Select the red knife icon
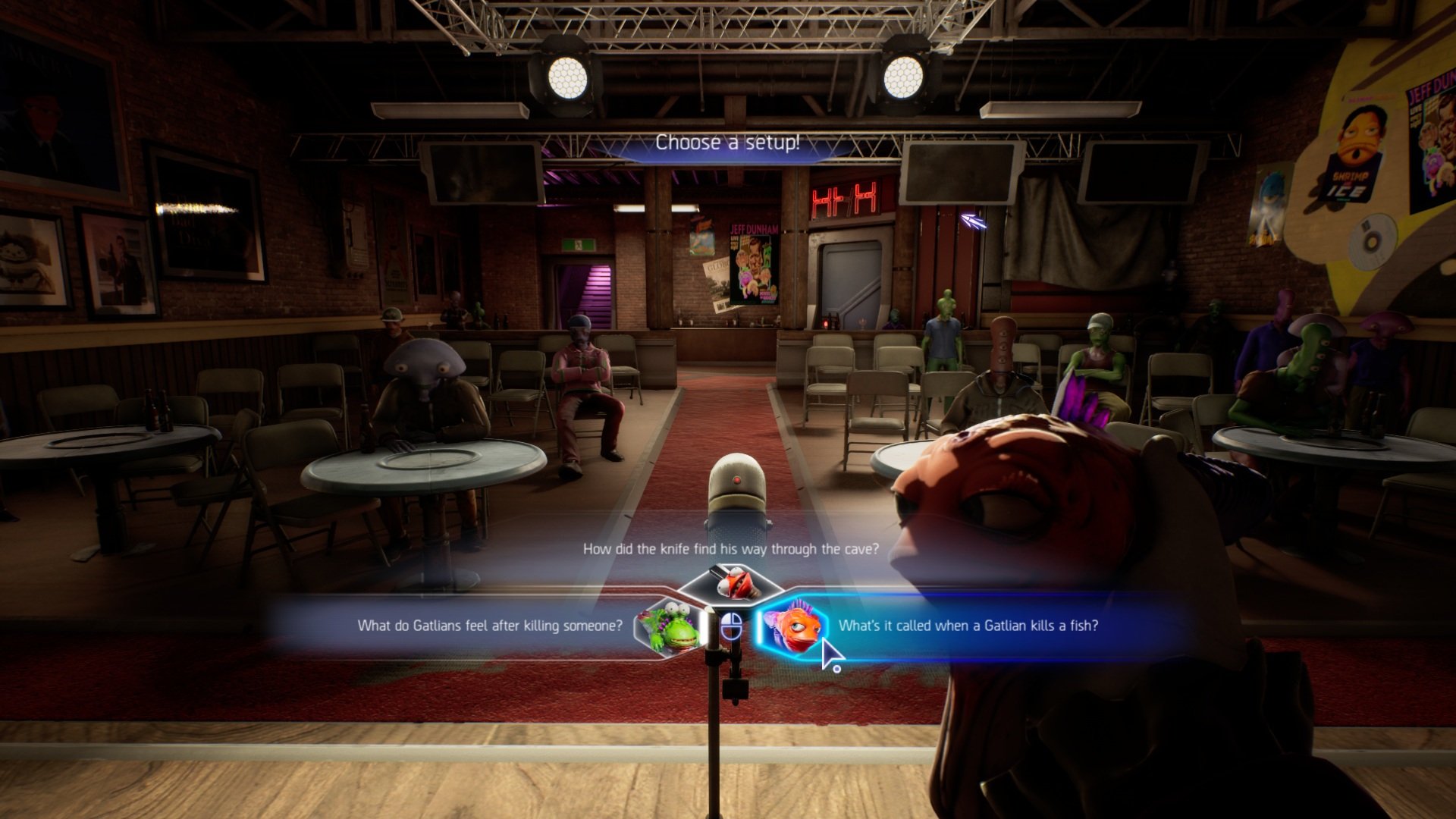The image size is (1456, 819). point(730,582)
